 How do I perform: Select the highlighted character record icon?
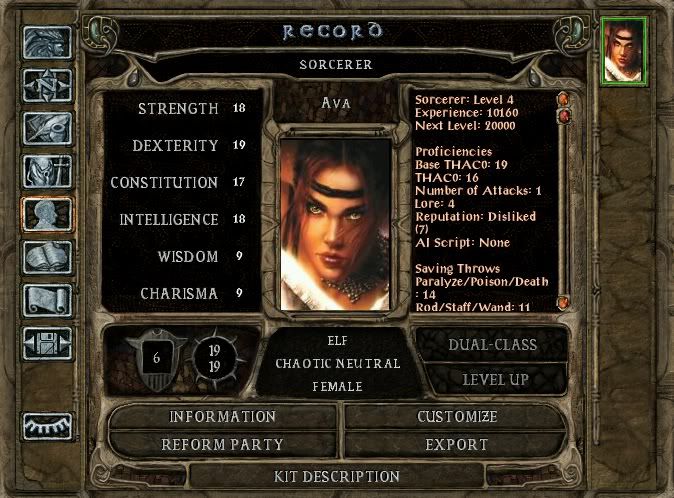pyautogui.click(x=47, y=215)
